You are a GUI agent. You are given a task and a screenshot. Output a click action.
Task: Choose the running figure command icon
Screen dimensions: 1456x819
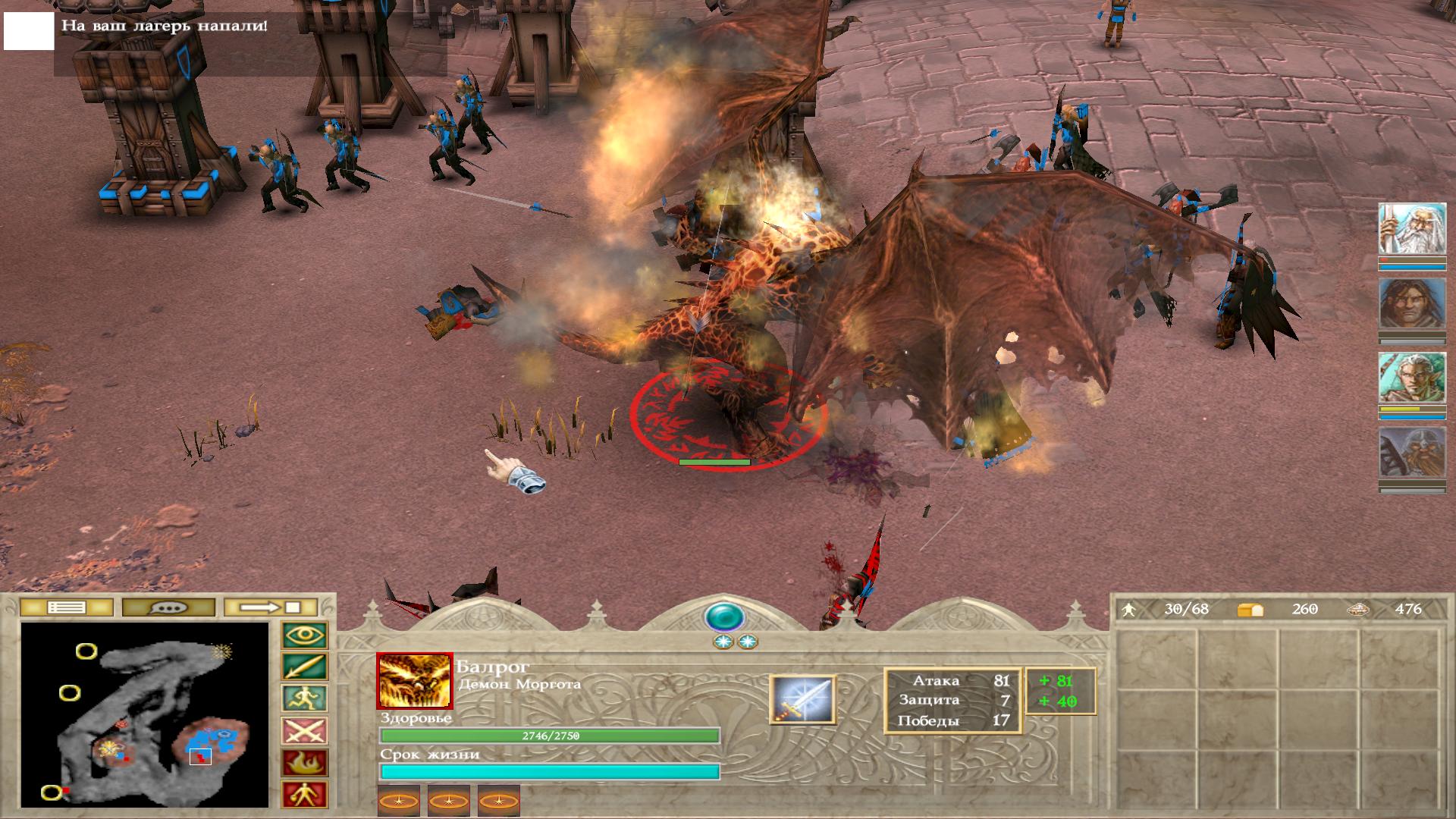[x=305, y=699]
